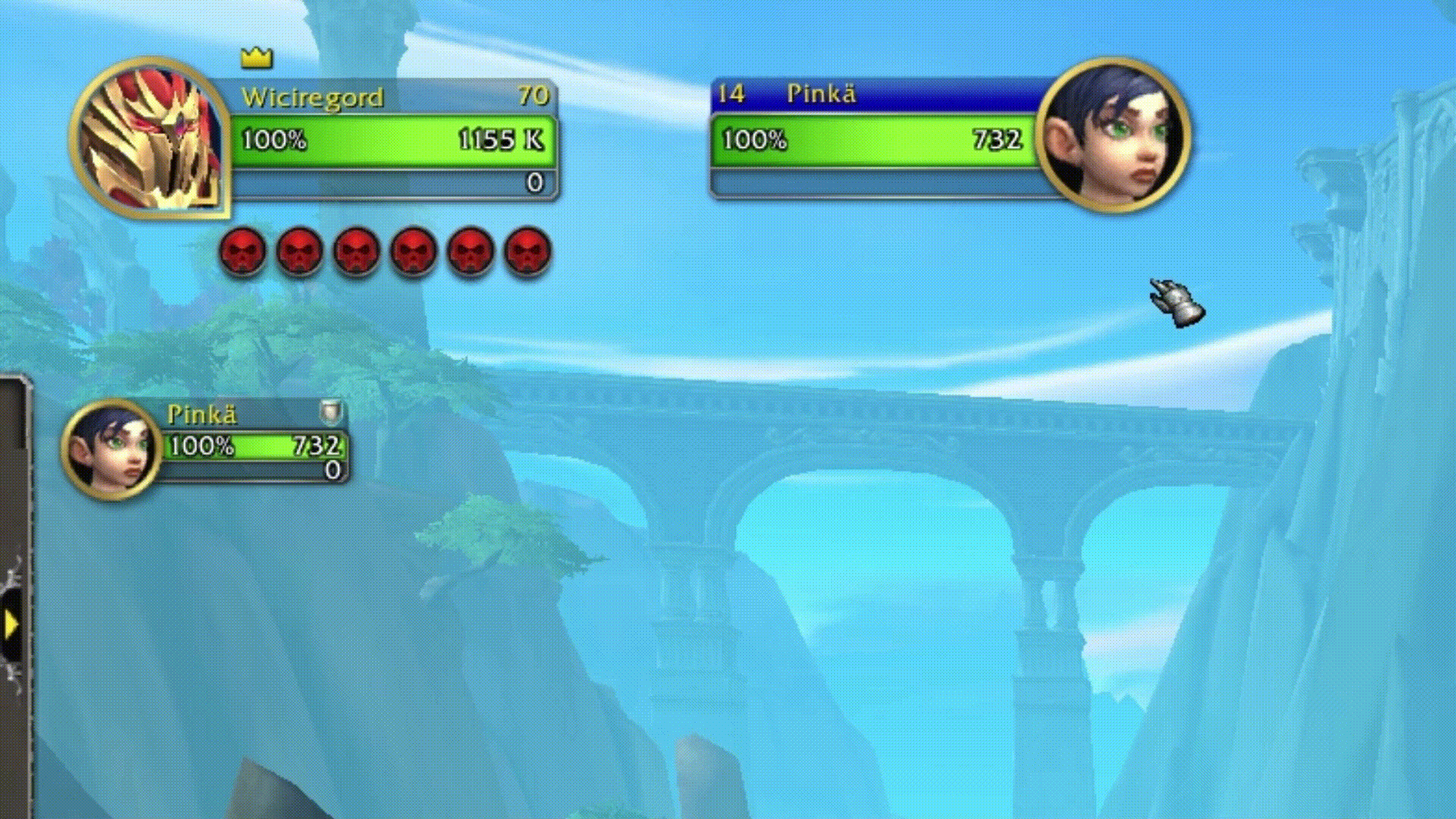
Task: Expand the side panel with the yellow arrow
Action: 11,624
